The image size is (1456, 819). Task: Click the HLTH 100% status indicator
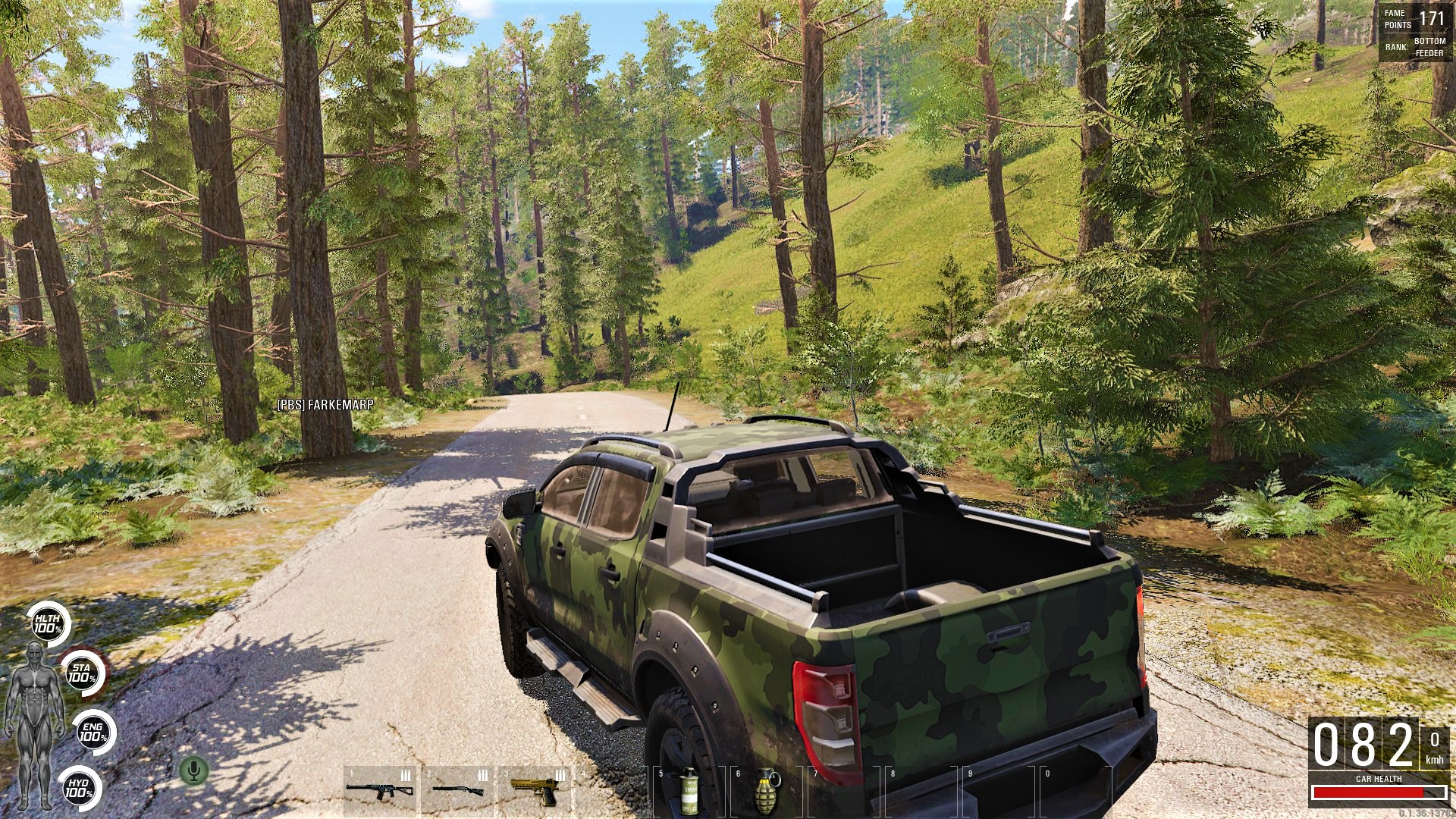pyautogui.click(x=48, y=623)
